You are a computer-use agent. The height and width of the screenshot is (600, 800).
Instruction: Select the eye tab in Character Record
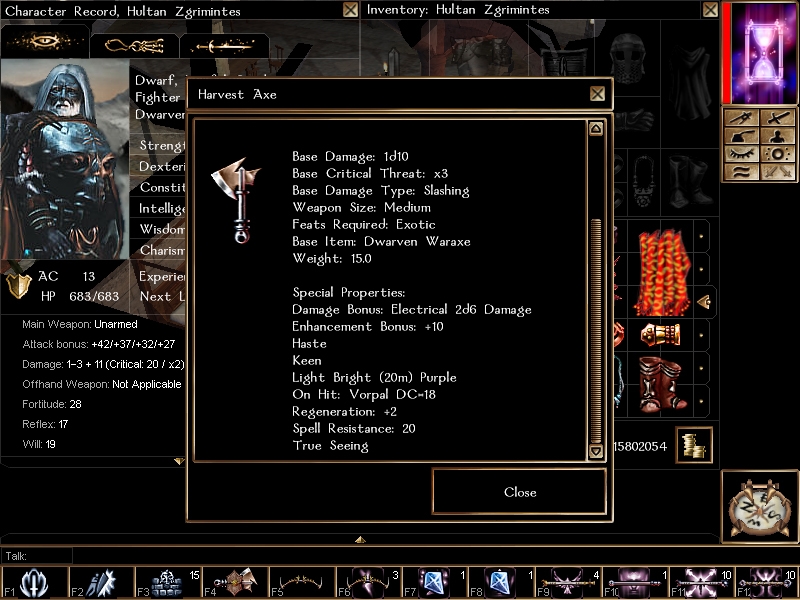tap(43, 44)
